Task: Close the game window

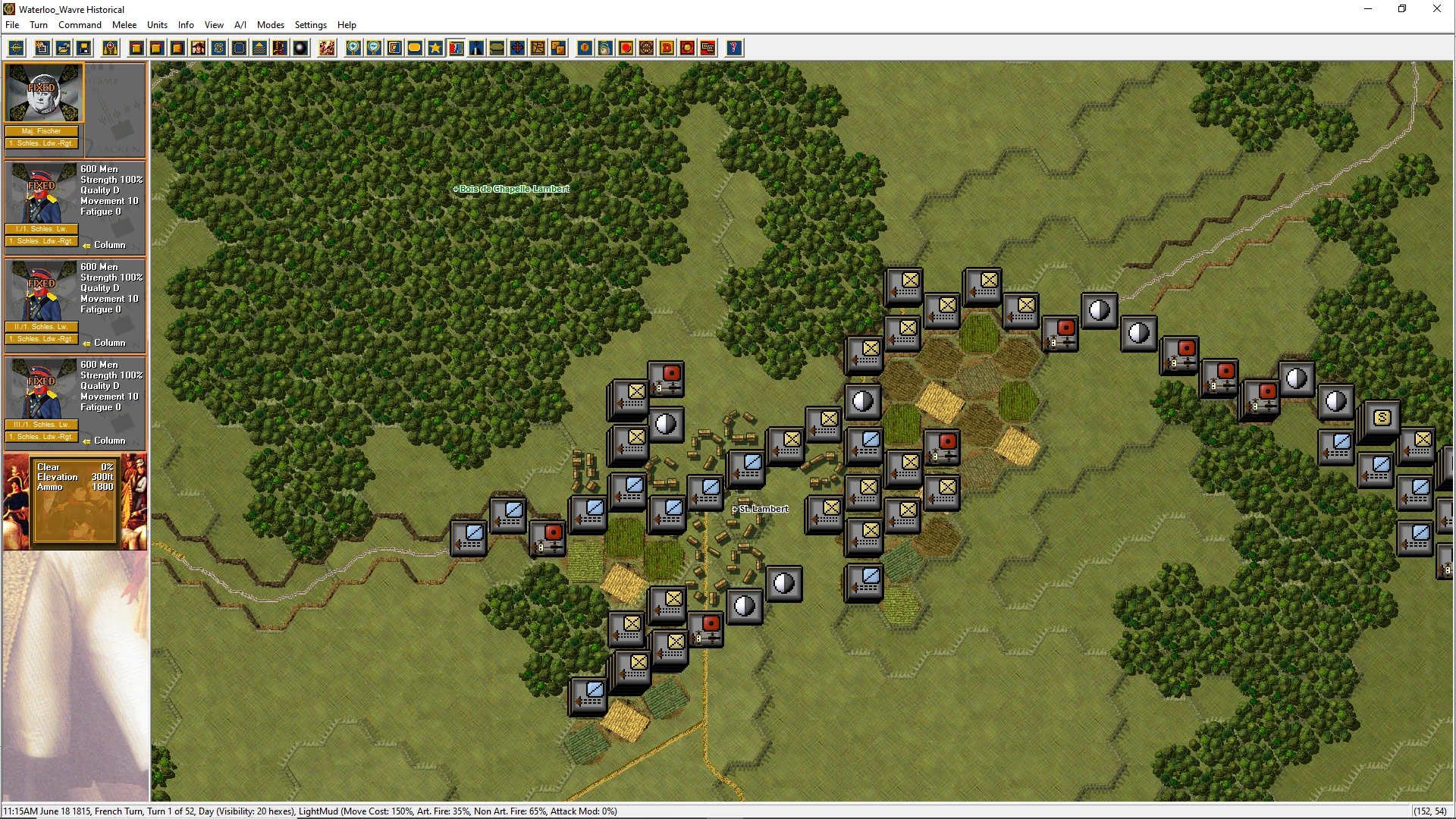Action: [1436, 9]
